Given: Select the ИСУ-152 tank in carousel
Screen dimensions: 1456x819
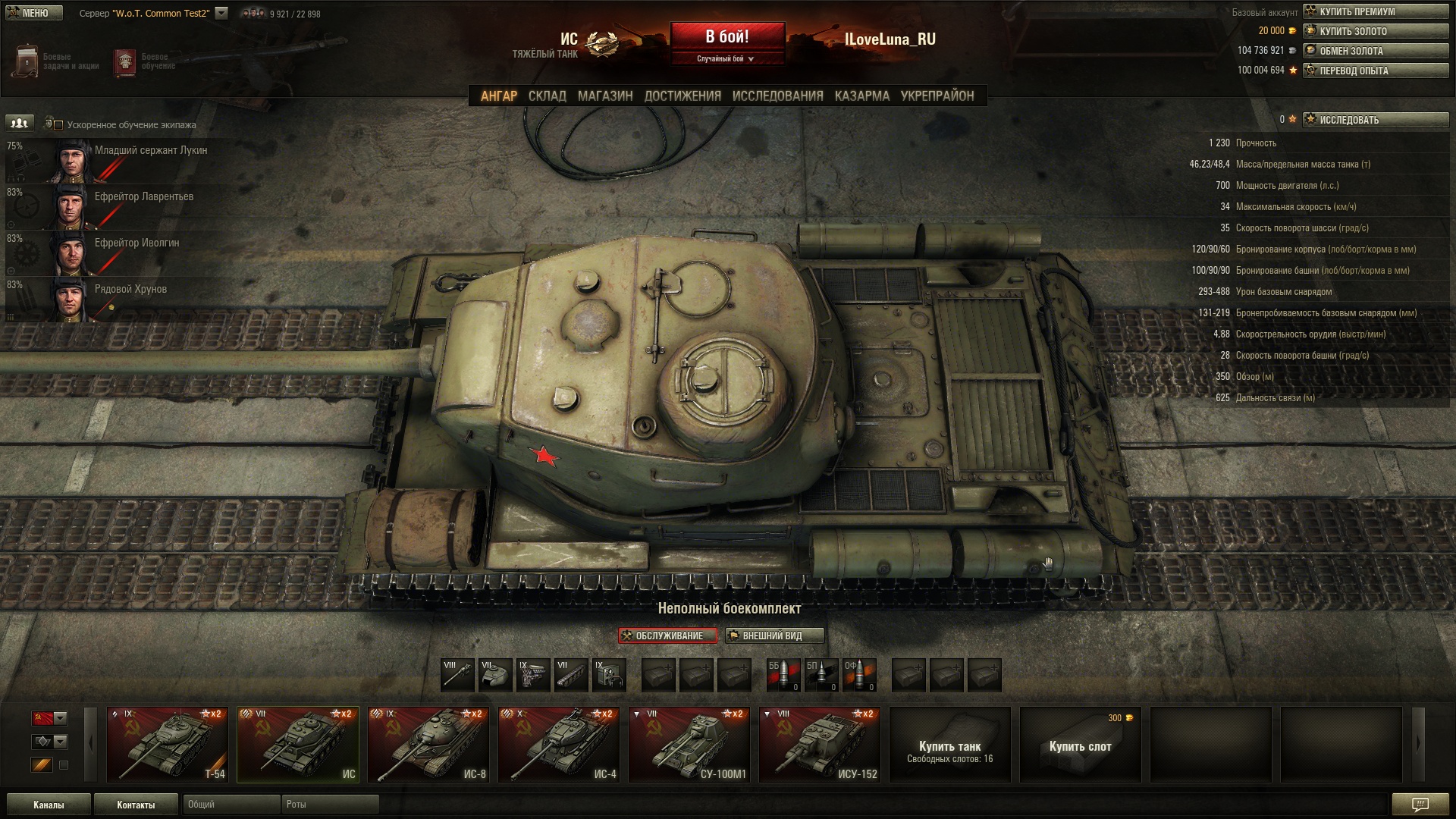Looking at the screenshot, I should (x=820, y=745).
